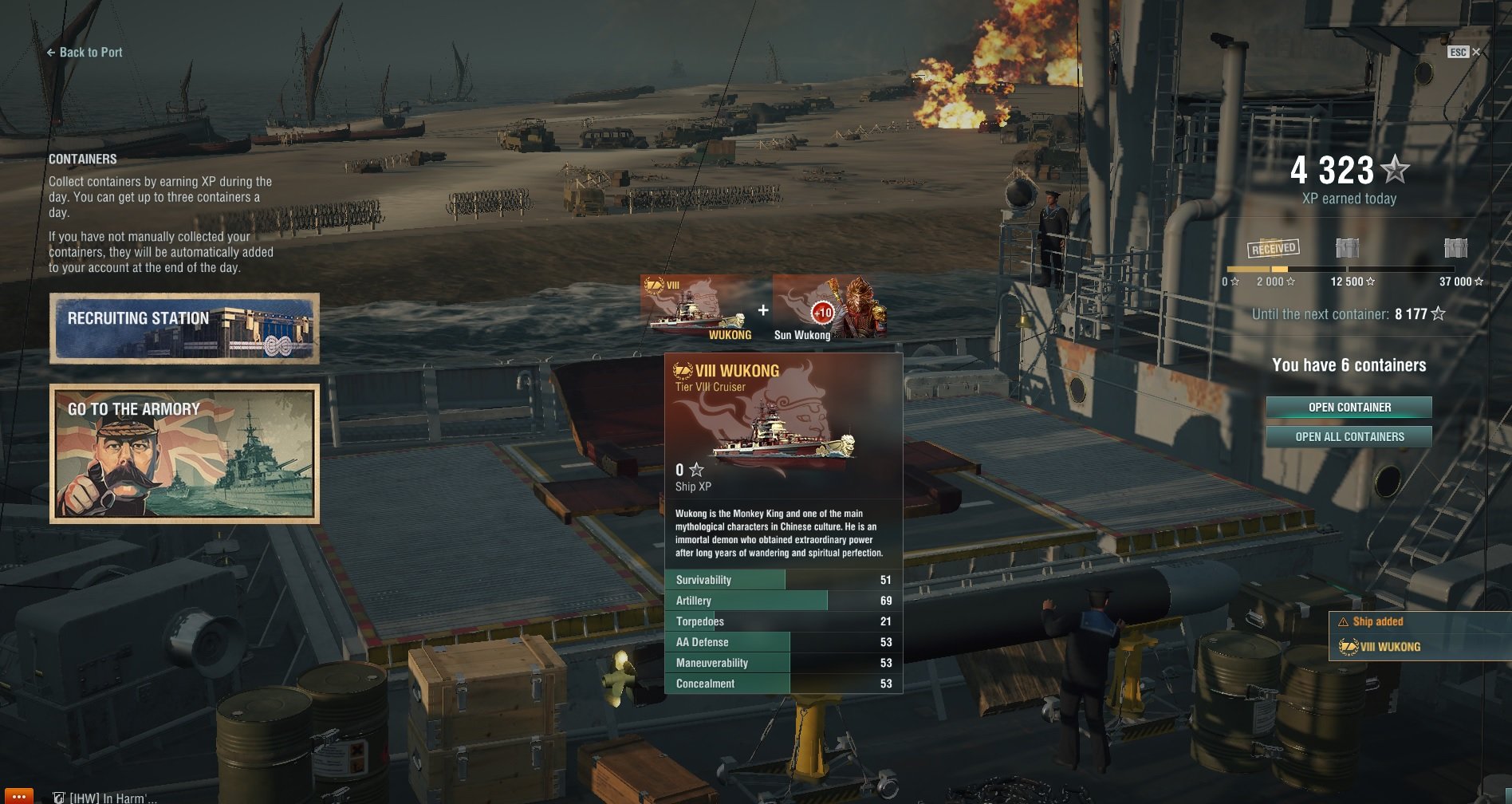Click the 37 000 XP container icon

tap(1455, 248)
